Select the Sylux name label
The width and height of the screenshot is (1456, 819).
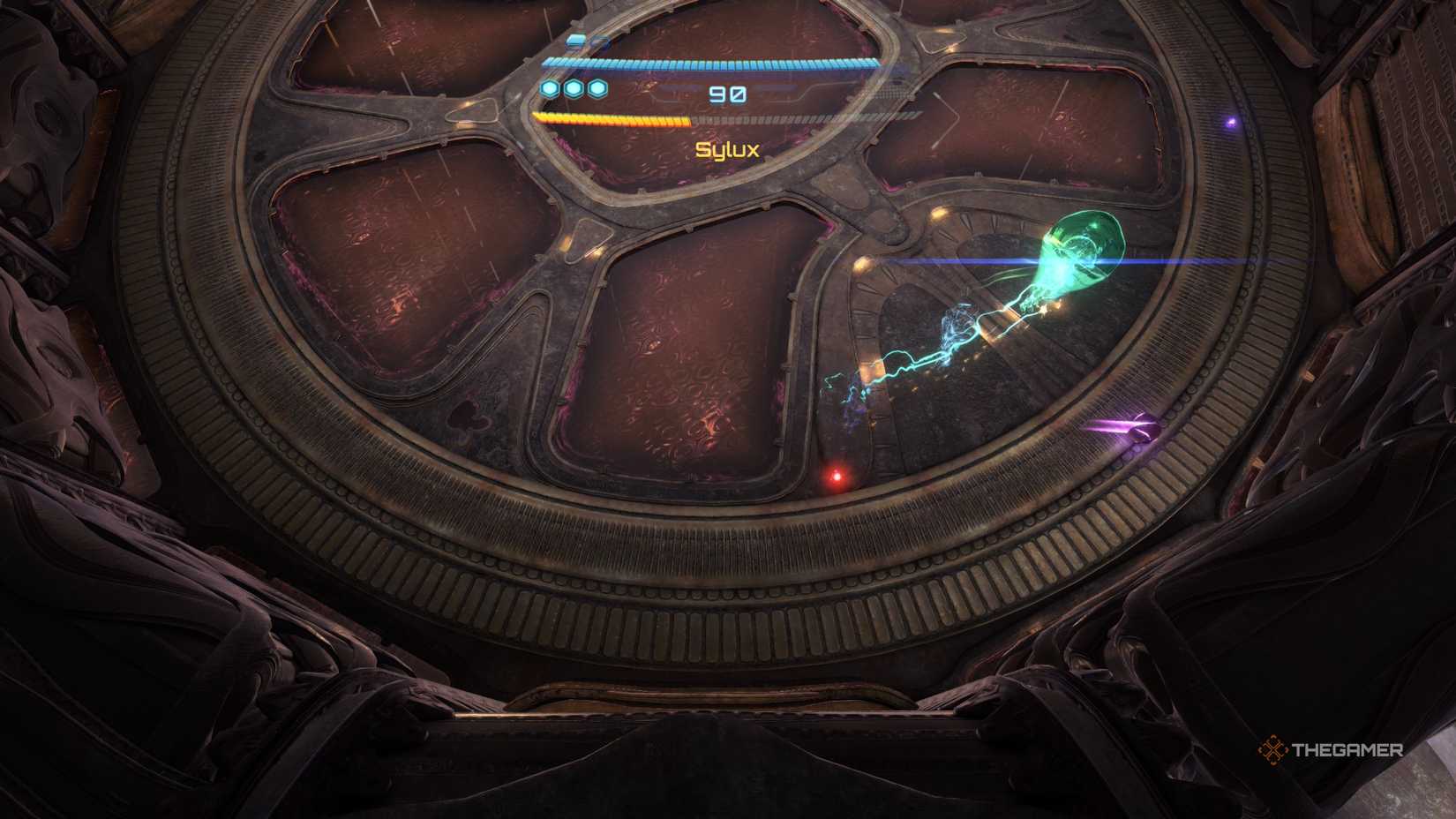pos(725,150)
